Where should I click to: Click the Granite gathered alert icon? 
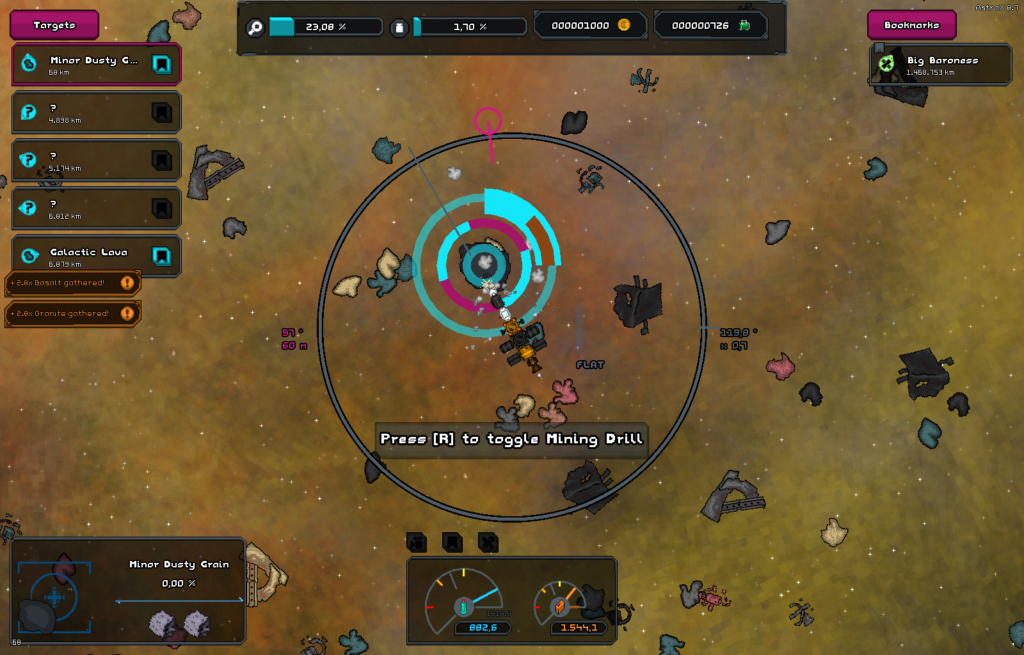[127, 314]
